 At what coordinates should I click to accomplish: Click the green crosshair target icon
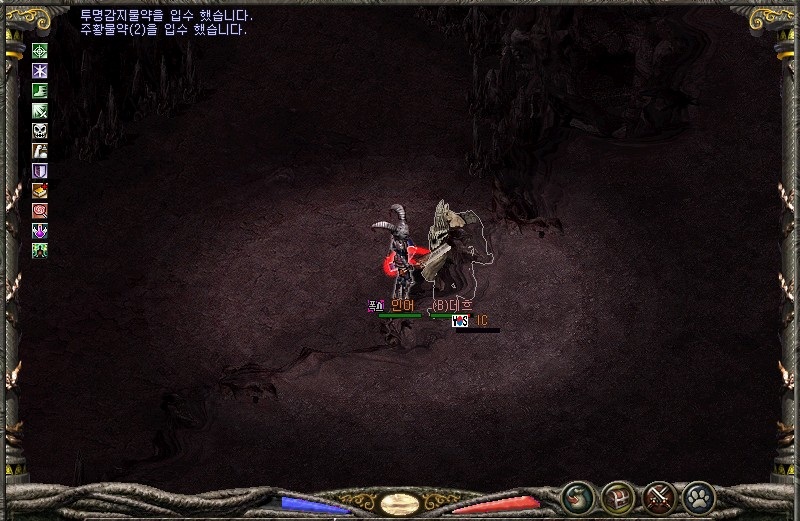(x=40, y=51)
